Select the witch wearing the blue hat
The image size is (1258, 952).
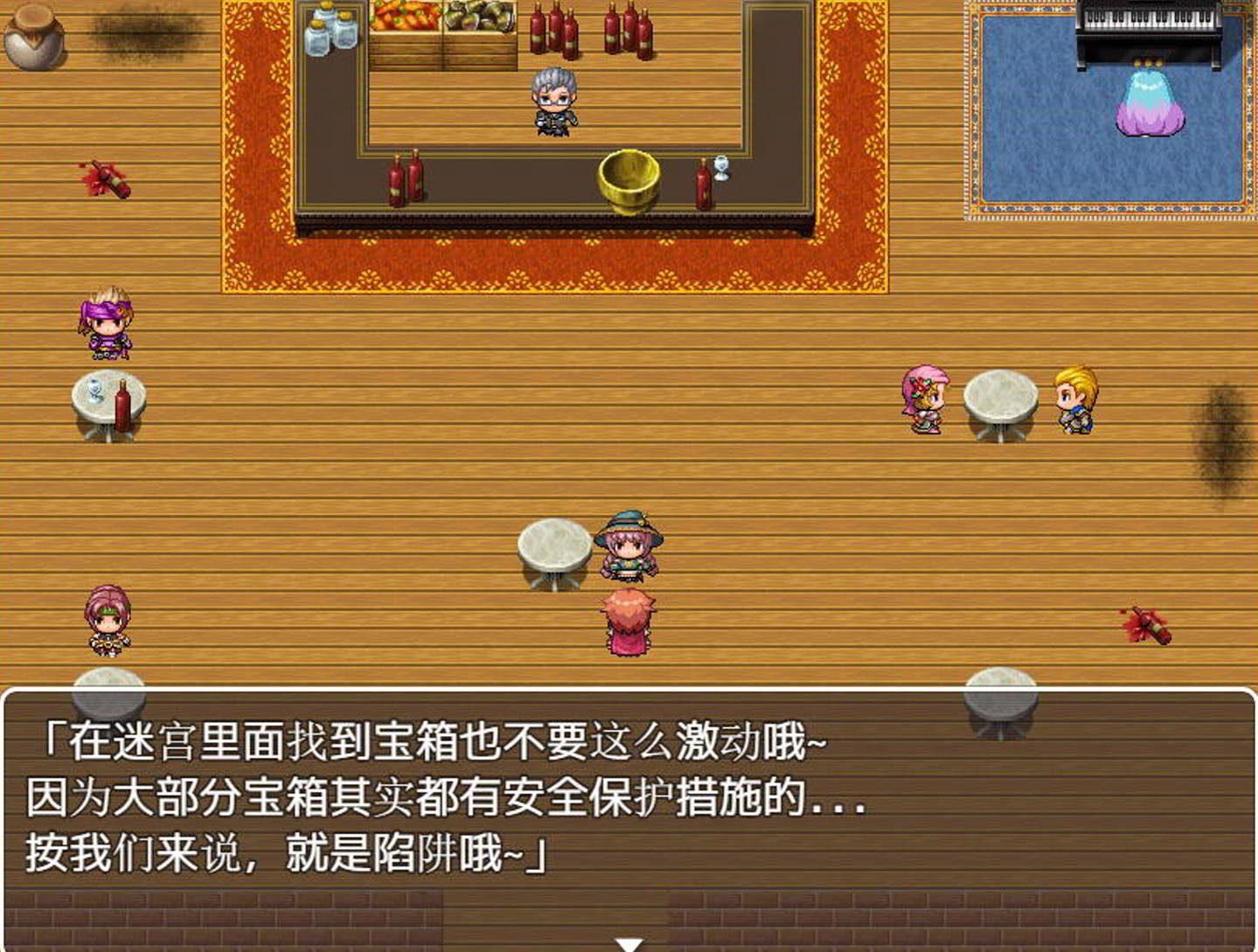pos(631,546)
